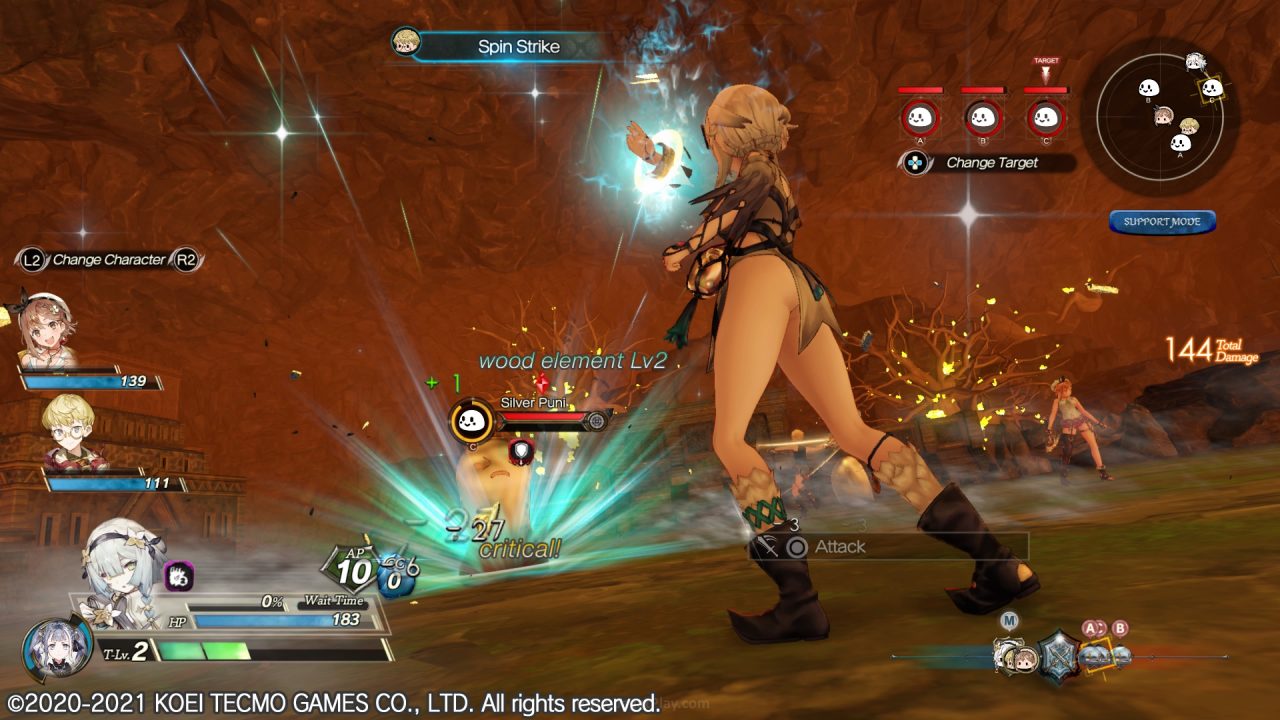
Task: Select the Change Character label
Action: point(109,260)
